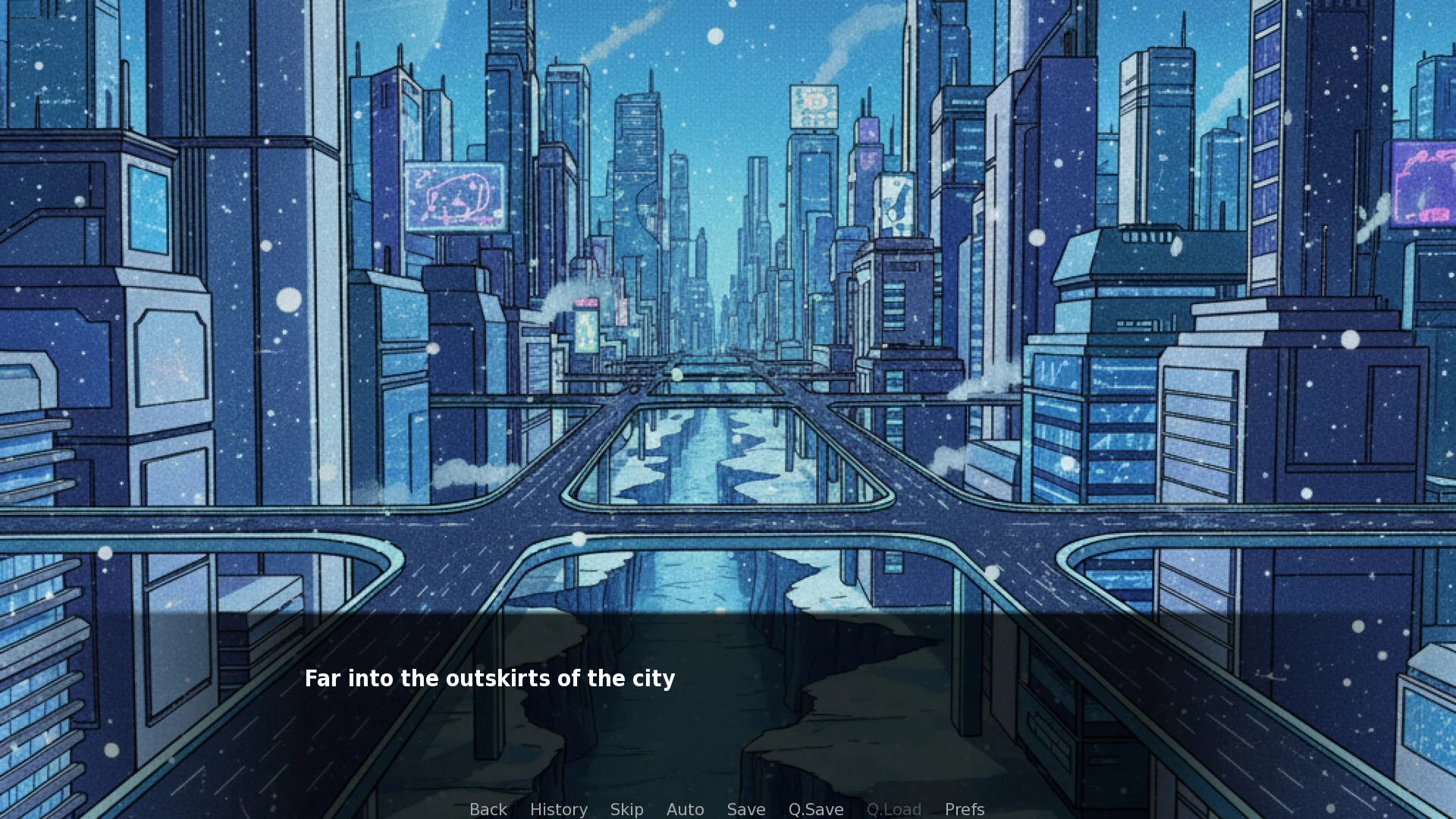Open the Prefs menu

tap(964, 809)
